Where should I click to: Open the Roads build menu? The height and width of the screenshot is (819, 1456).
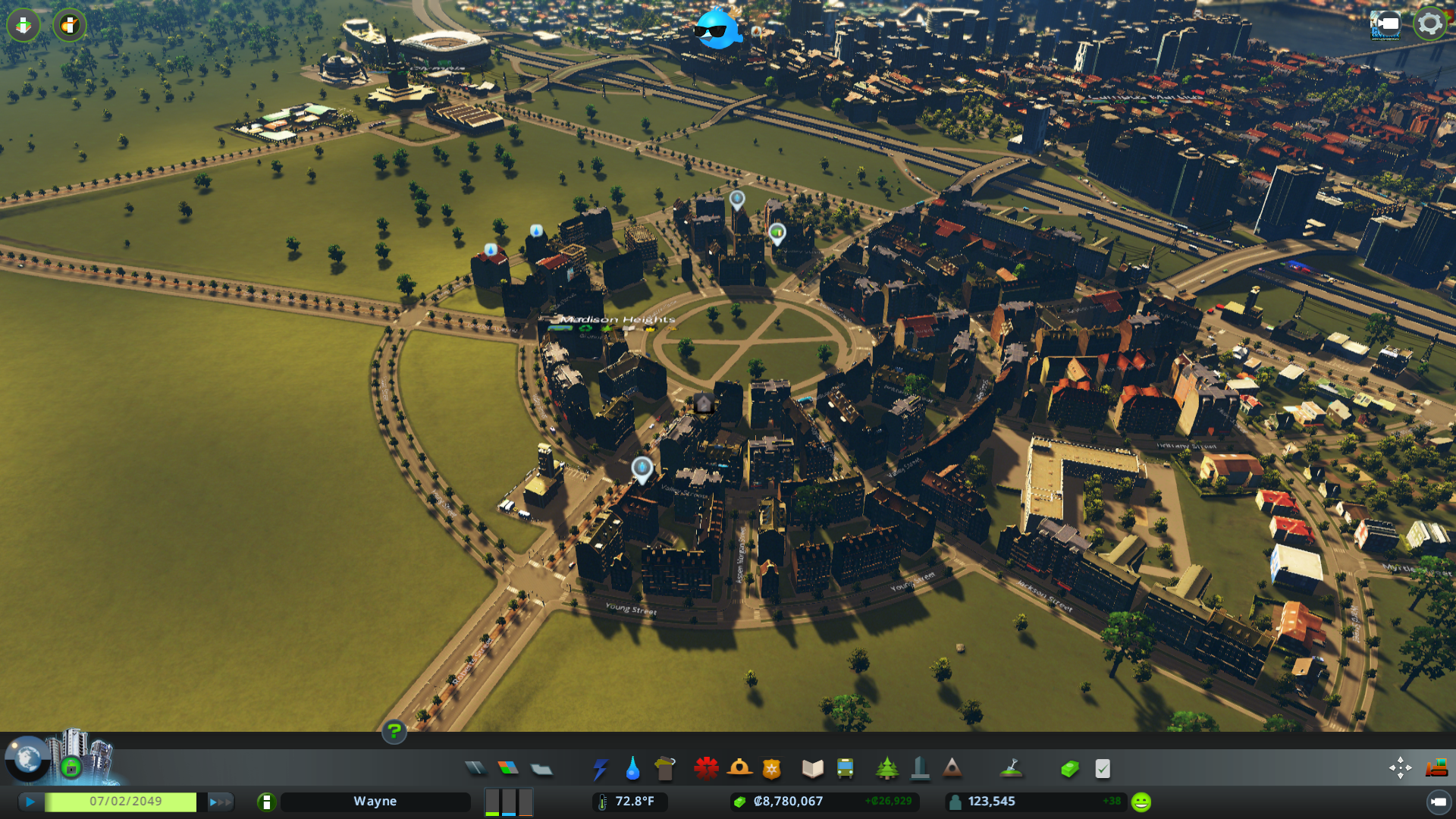pos(475,769)
